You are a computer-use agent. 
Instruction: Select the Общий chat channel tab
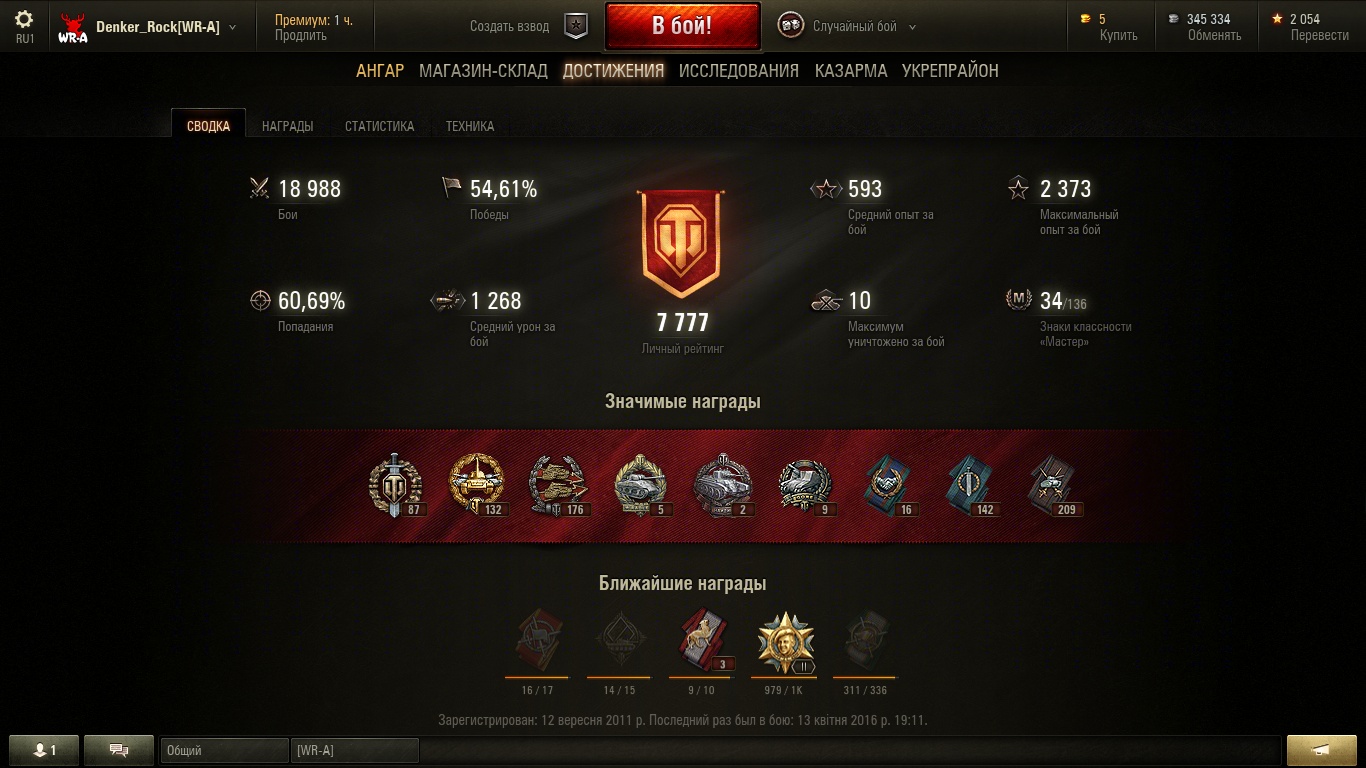(x=224, y=750)
